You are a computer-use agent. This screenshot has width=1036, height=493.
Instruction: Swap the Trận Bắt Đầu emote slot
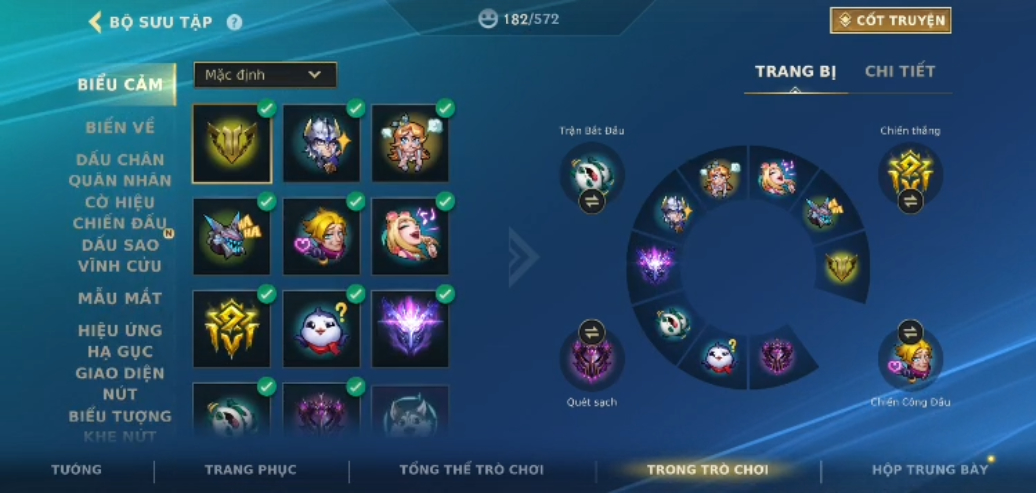click(x=592, y=201)
